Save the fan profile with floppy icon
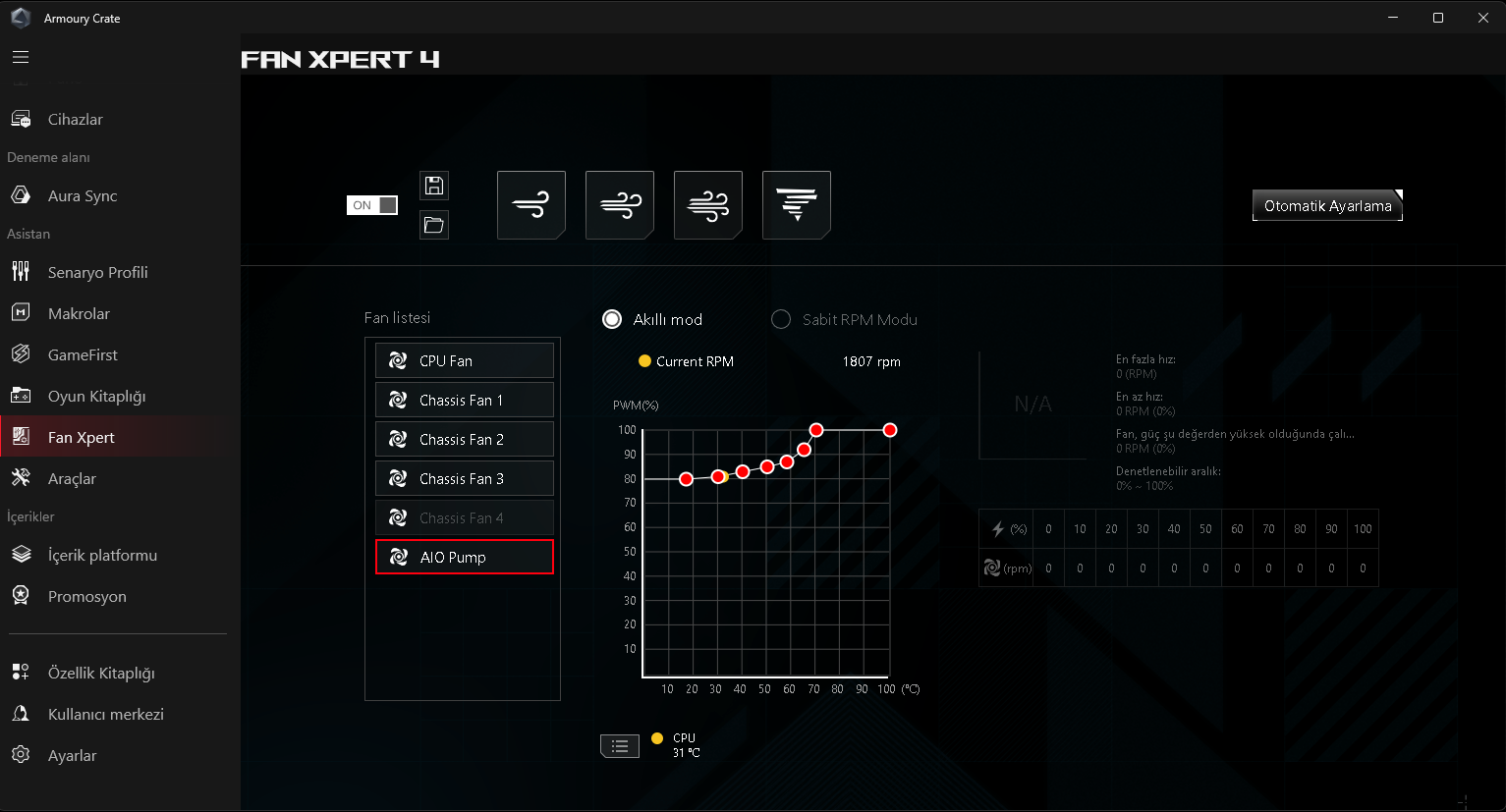The width and height of the screenshot is (1506, 812). [x=434, y=186]
